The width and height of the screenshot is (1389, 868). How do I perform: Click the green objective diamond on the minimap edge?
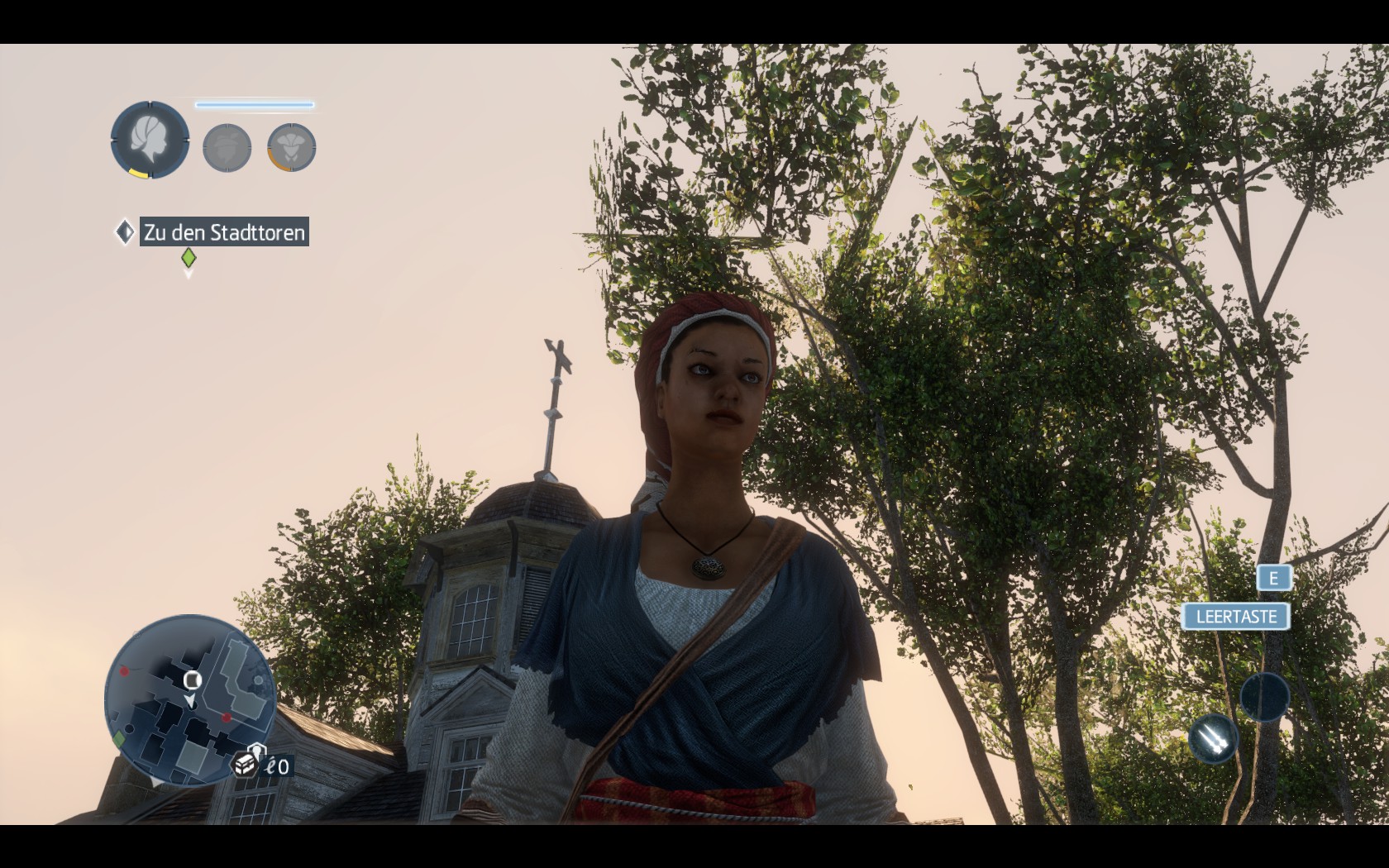tap(119, 738)
